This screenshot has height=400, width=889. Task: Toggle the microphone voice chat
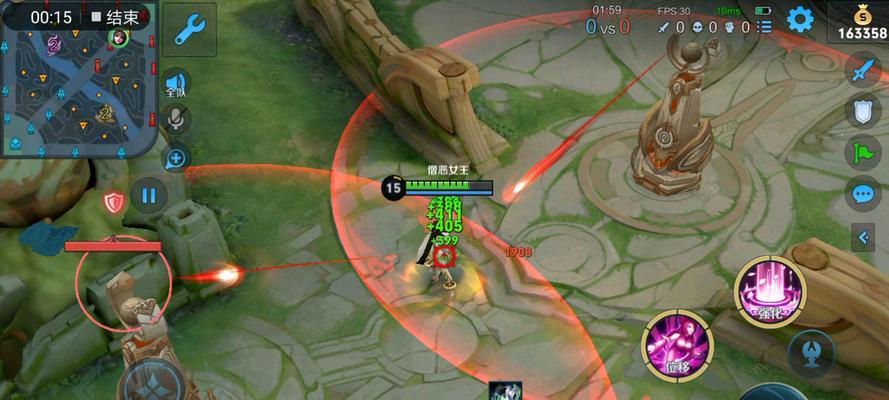[x=176, y=120]
